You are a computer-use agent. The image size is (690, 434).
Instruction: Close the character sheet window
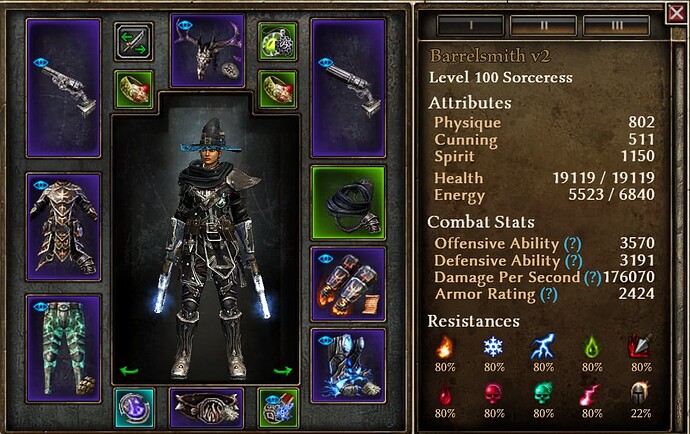click(x=675, y=13)
